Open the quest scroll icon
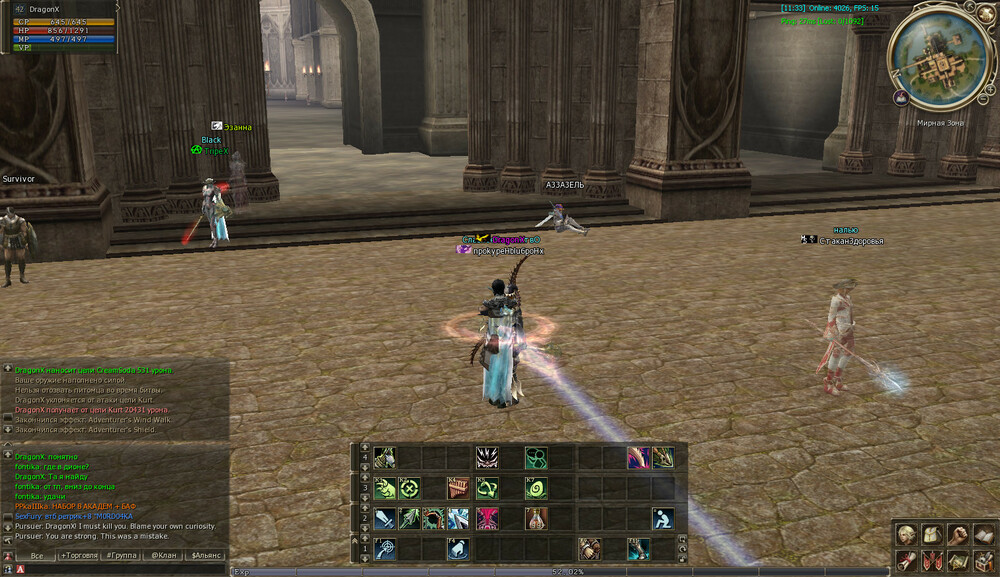This screenshot has height=577, width=1000. (x=905, y=561)
